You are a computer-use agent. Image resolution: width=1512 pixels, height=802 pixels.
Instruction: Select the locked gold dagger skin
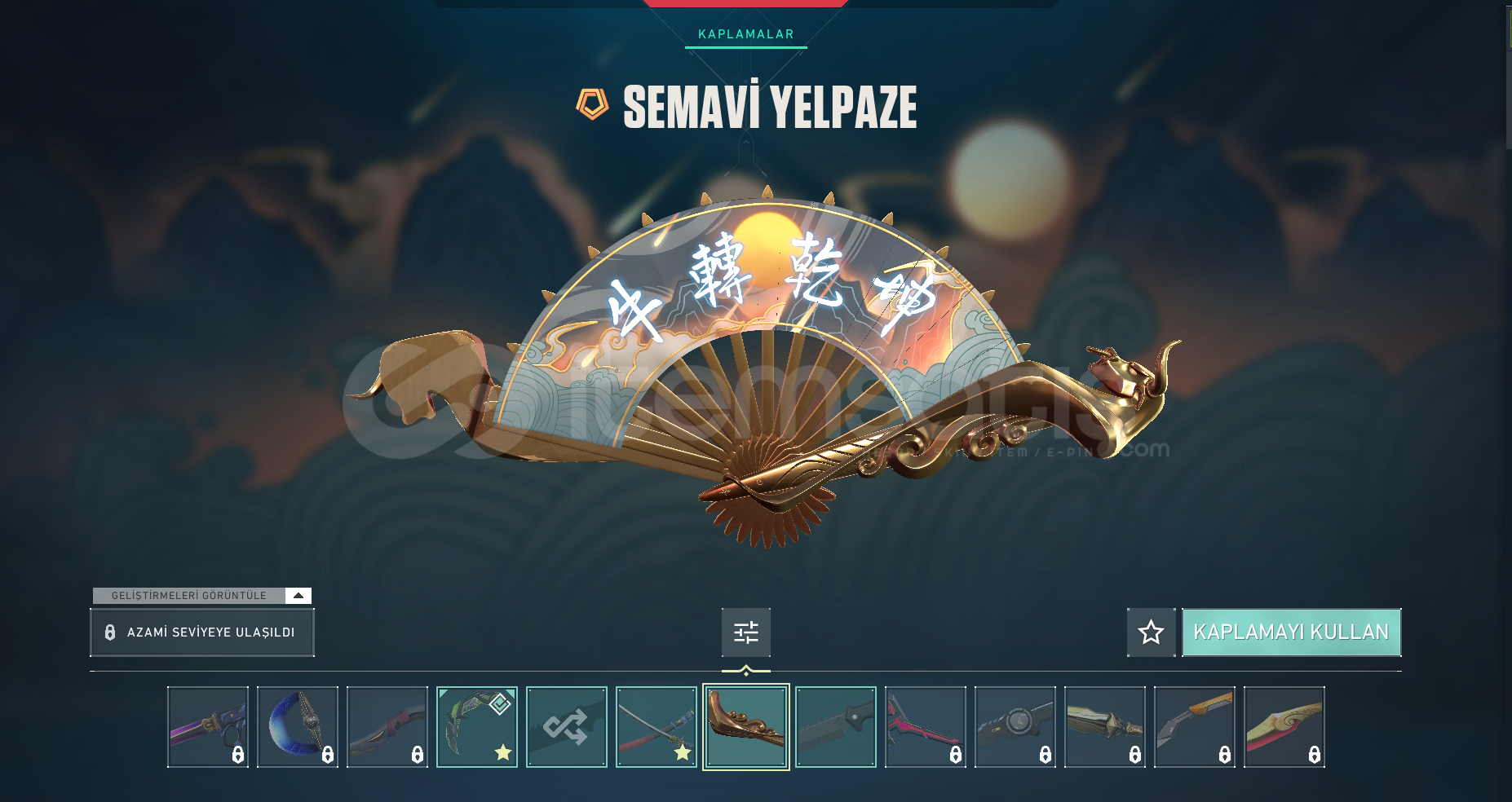point(1105,727)
